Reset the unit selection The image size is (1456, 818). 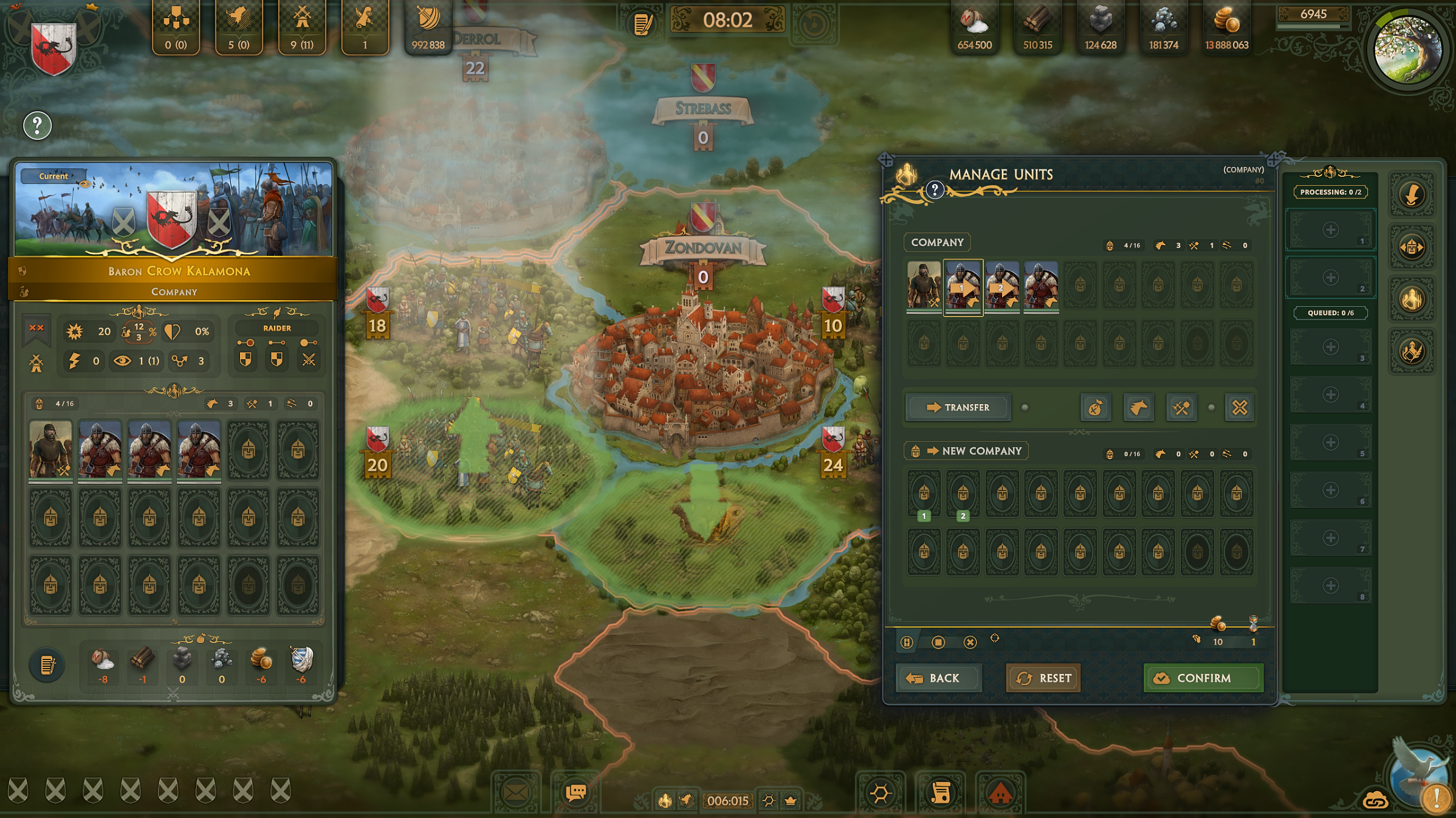pos(1043,678)
